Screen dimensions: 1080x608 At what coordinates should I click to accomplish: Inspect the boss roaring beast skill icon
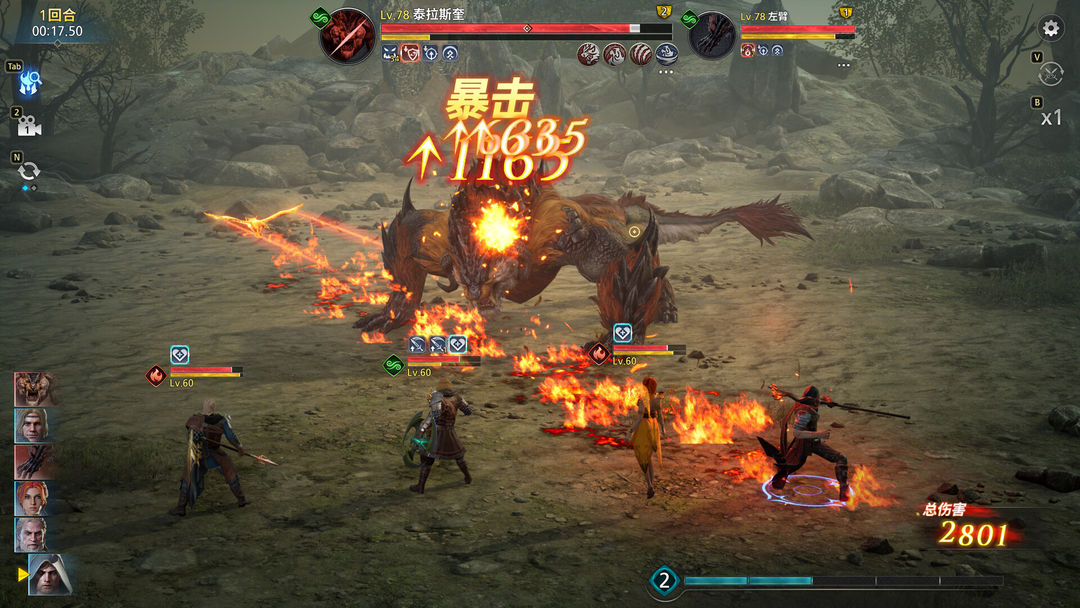(588, 54)
